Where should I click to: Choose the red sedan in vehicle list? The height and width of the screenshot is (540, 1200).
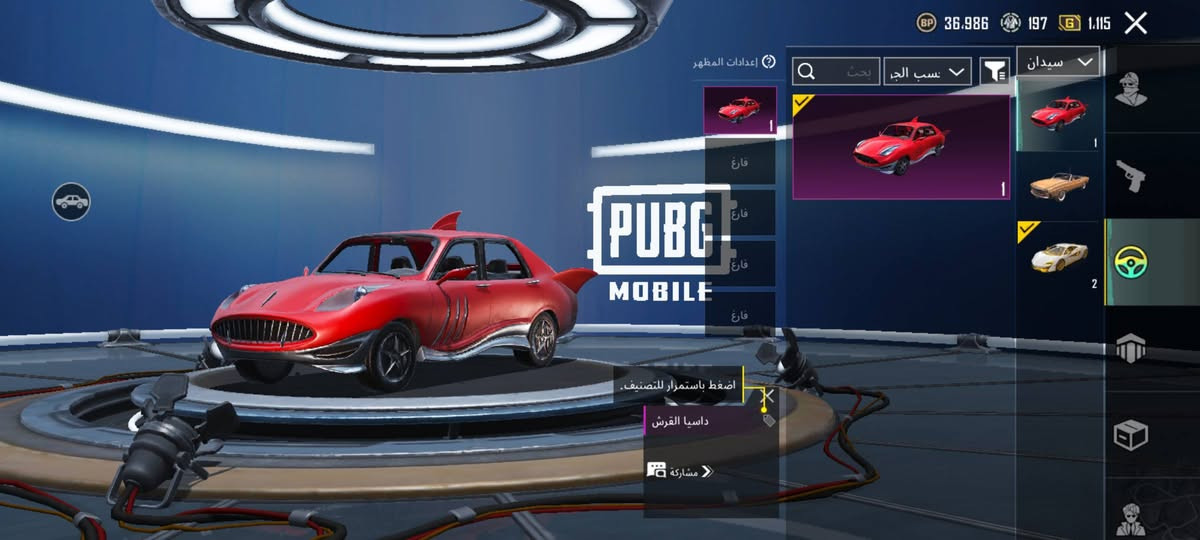pos(1058,114)
